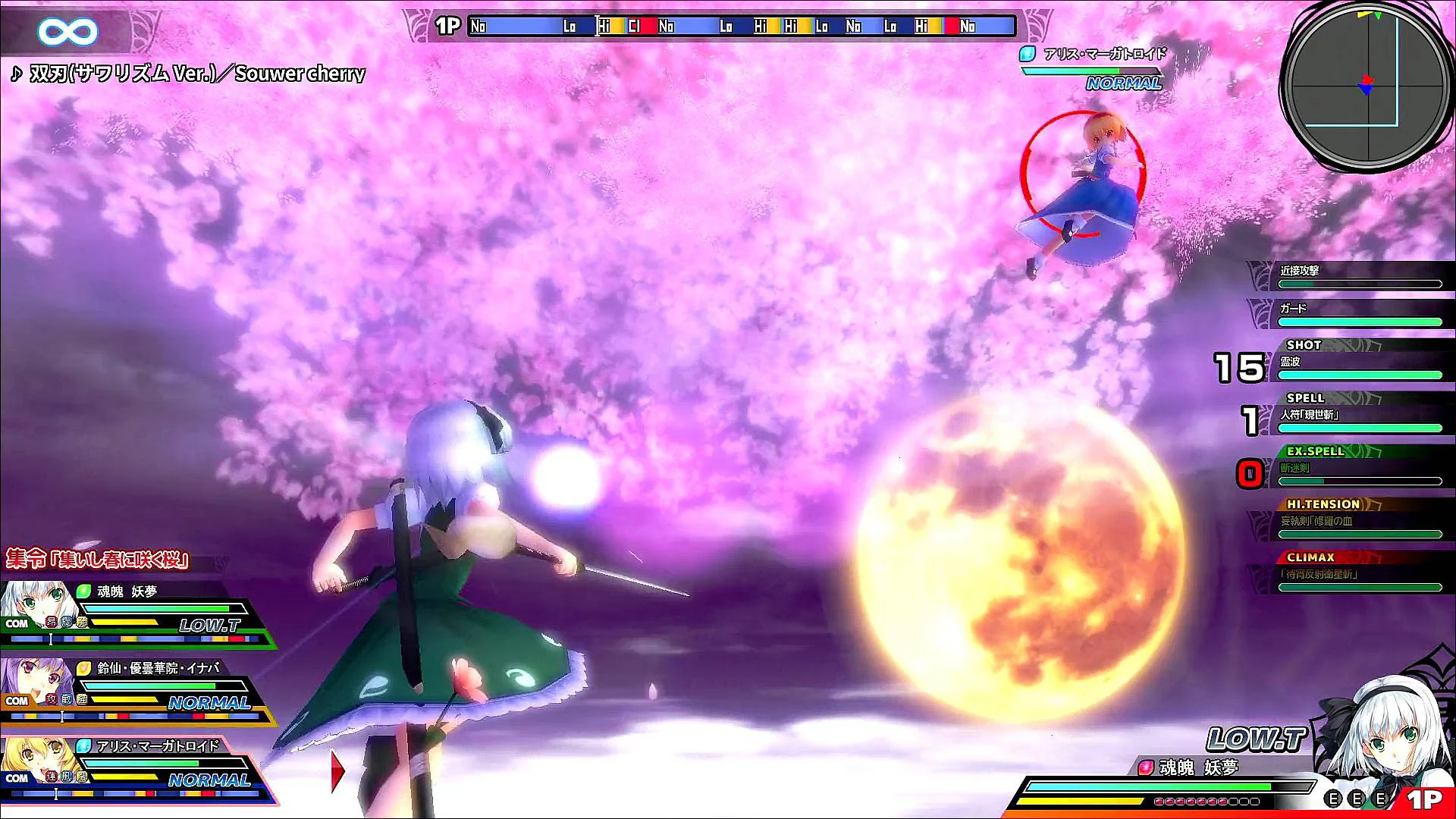Click the 1P badge in the bottom-right corner
The image size is (1456, 819).
tap(1424, 800)
